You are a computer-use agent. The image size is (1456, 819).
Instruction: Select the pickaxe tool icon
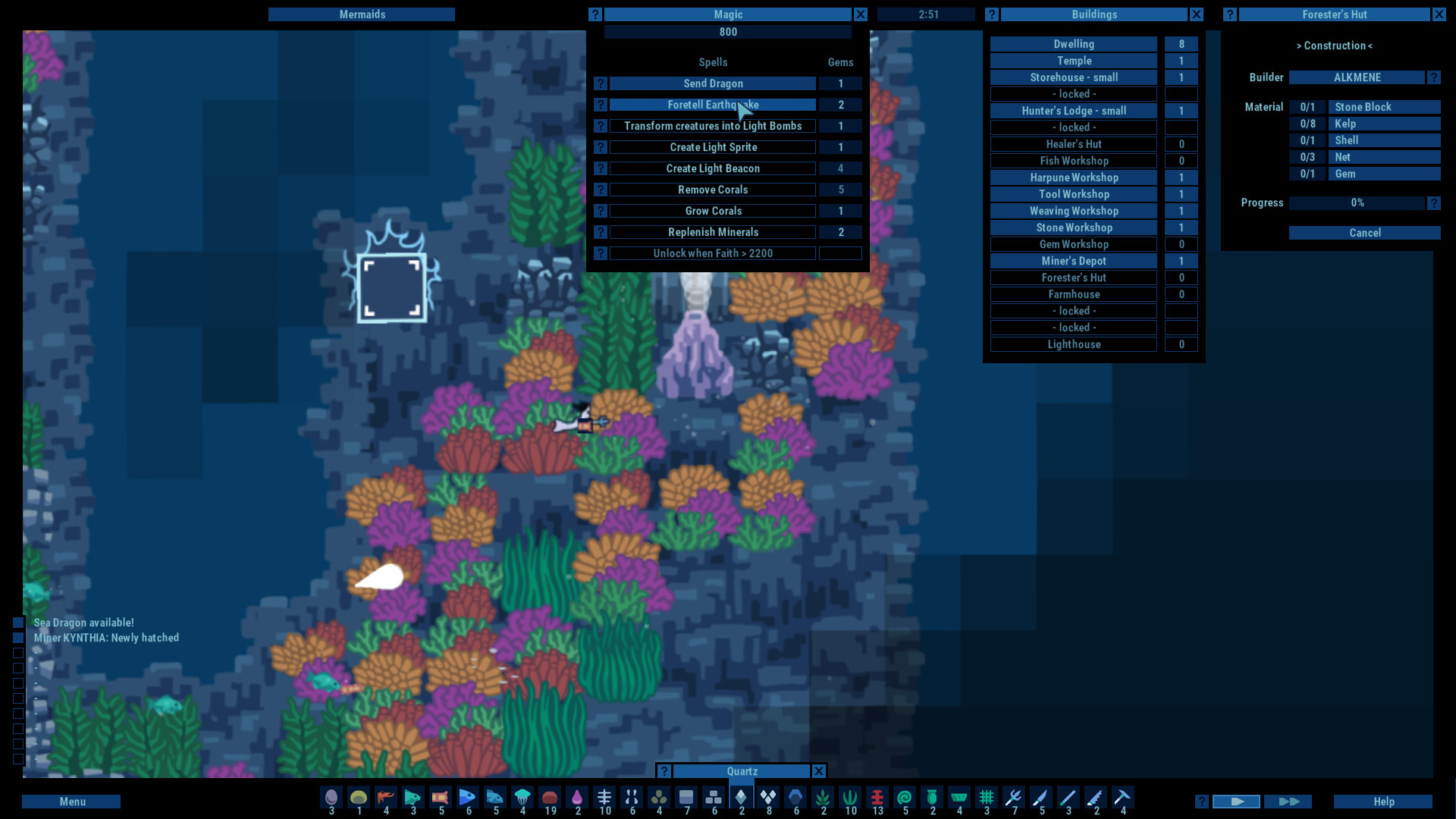(1123, 799)
